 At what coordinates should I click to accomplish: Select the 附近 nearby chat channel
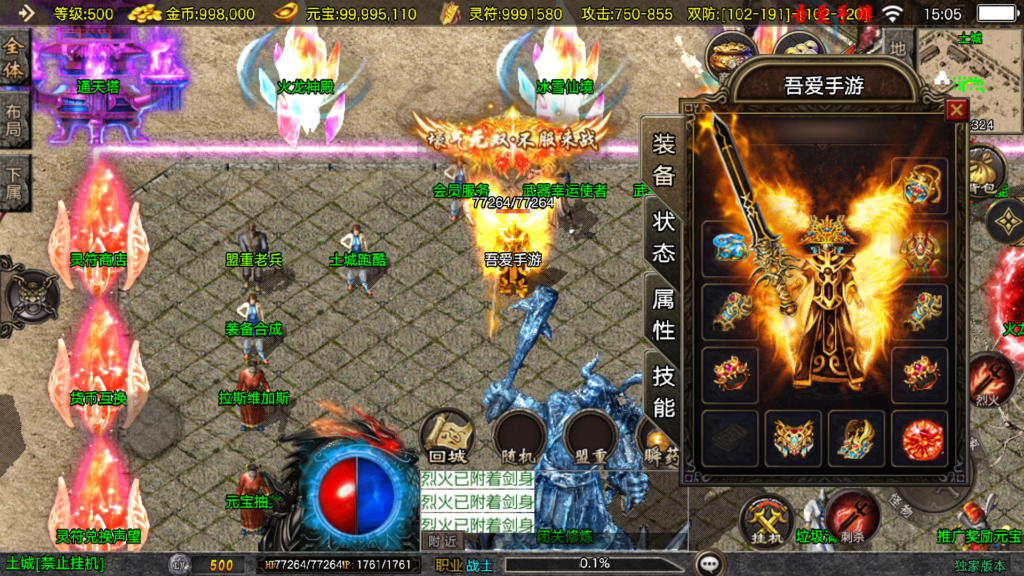(442, 541)
